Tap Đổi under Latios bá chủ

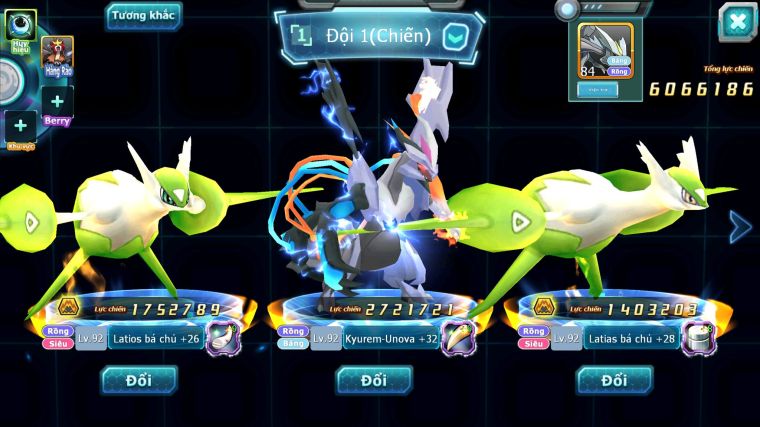click(x=139, y=380)
